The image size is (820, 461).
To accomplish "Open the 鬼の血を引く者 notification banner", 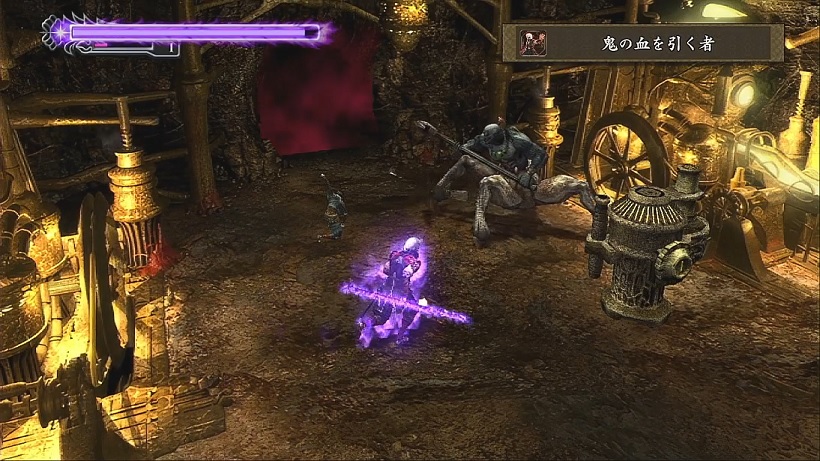I will coord(642,43).
